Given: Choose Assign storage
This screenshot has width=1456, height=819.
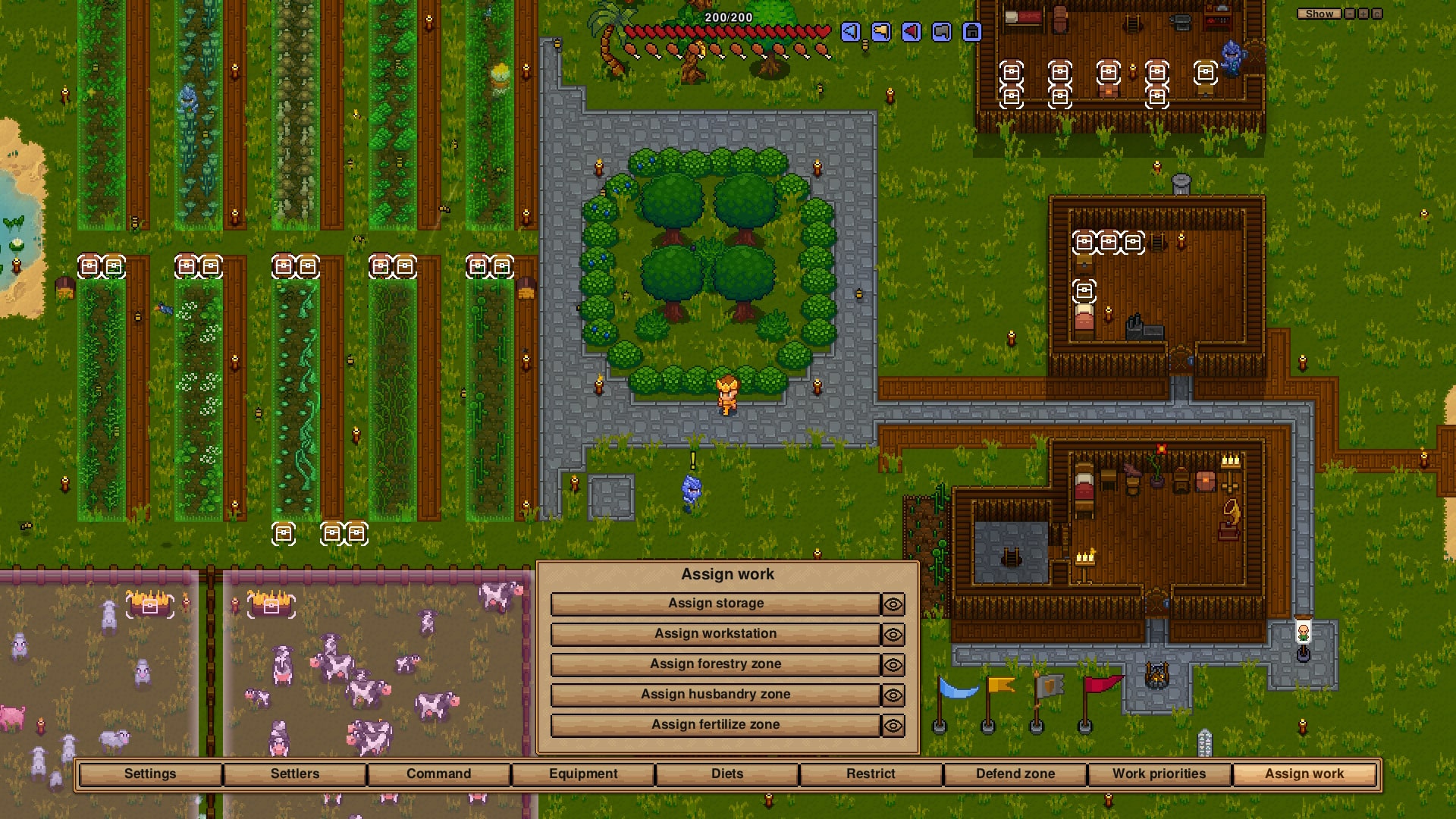Looking at the screenshot, I should click(x=715, y=604).
